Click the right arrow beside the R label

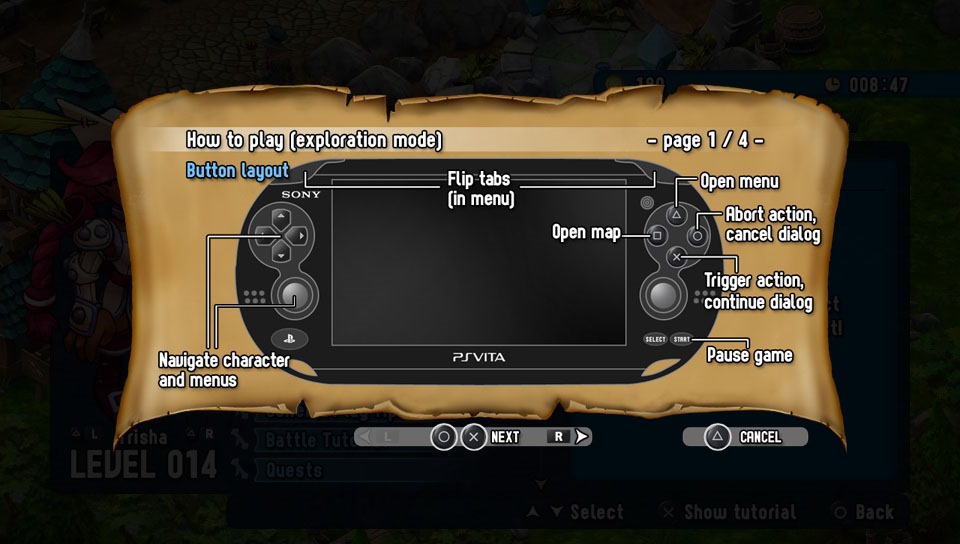(582, 437)
